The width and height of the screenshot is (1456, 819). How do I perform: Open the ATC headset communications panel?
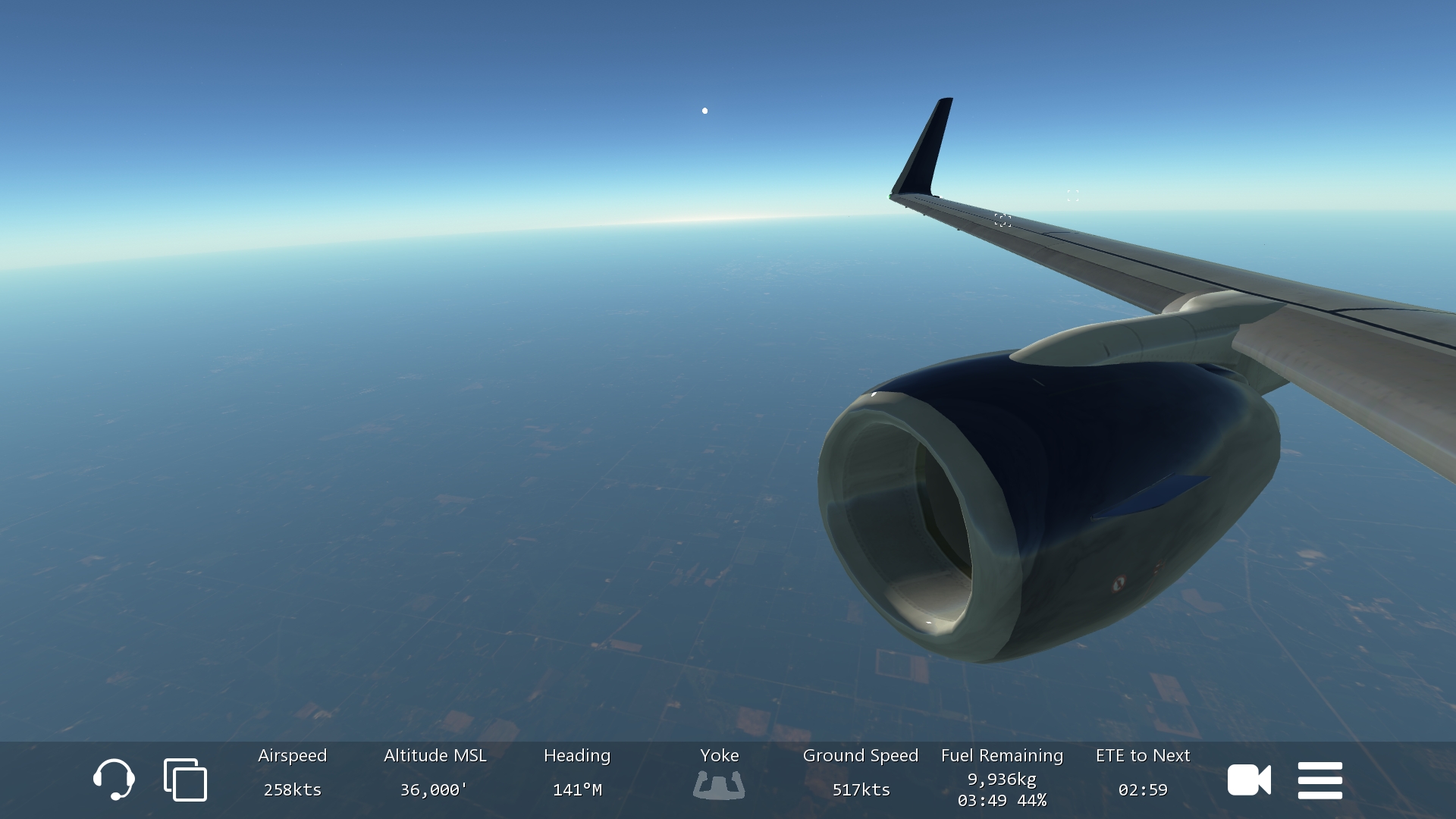pos(114,779)
